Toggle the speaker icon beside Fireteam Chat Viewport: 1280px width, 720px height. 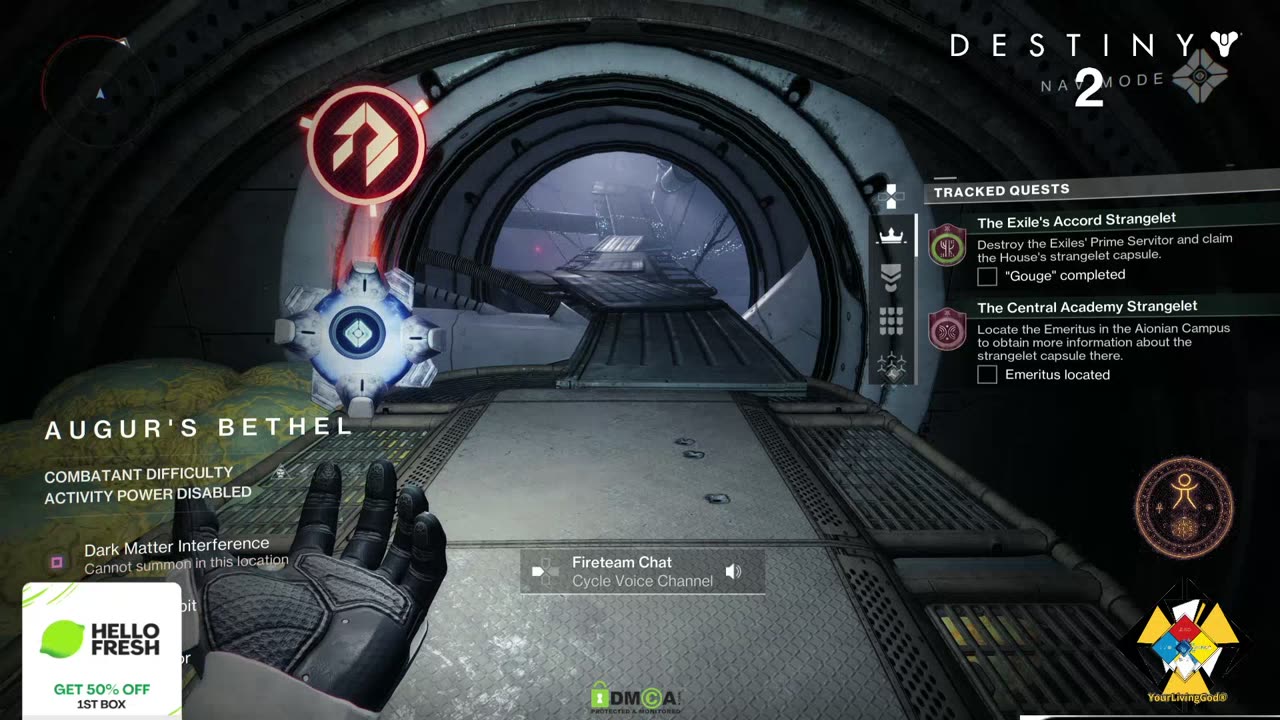pos(734,572)
